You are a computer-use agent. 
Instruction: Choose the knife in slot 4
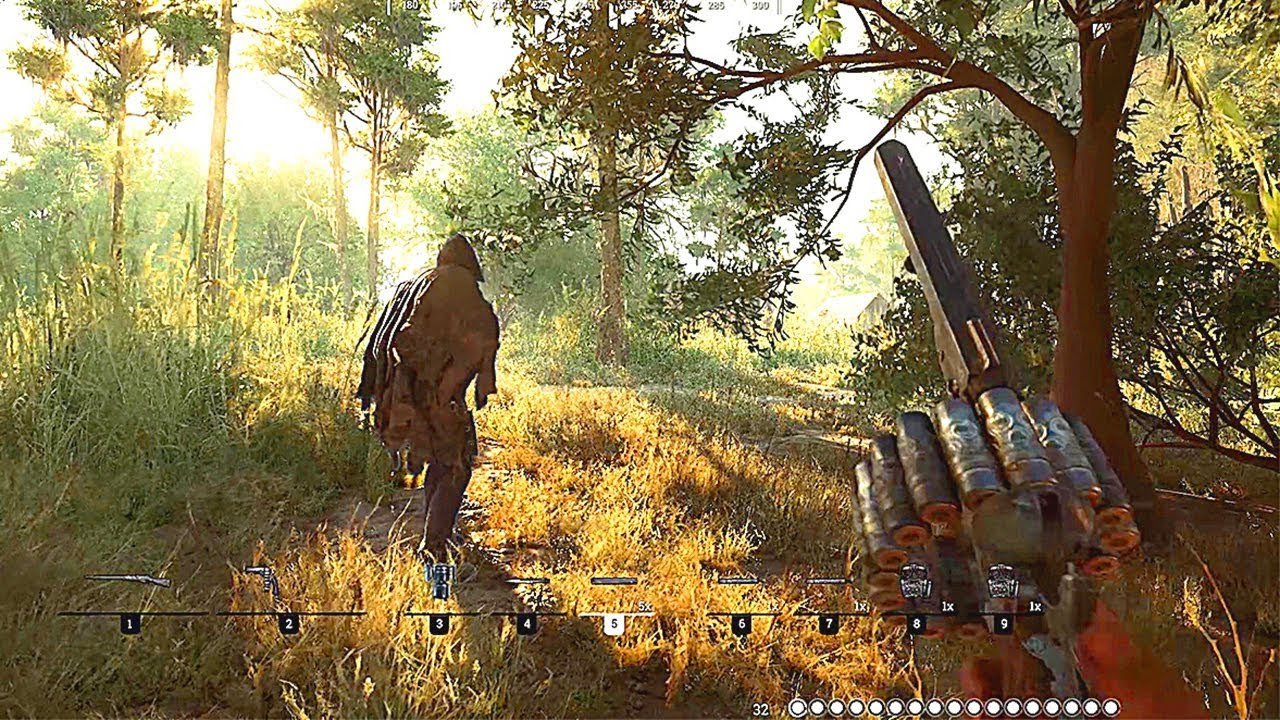[526, 581]
